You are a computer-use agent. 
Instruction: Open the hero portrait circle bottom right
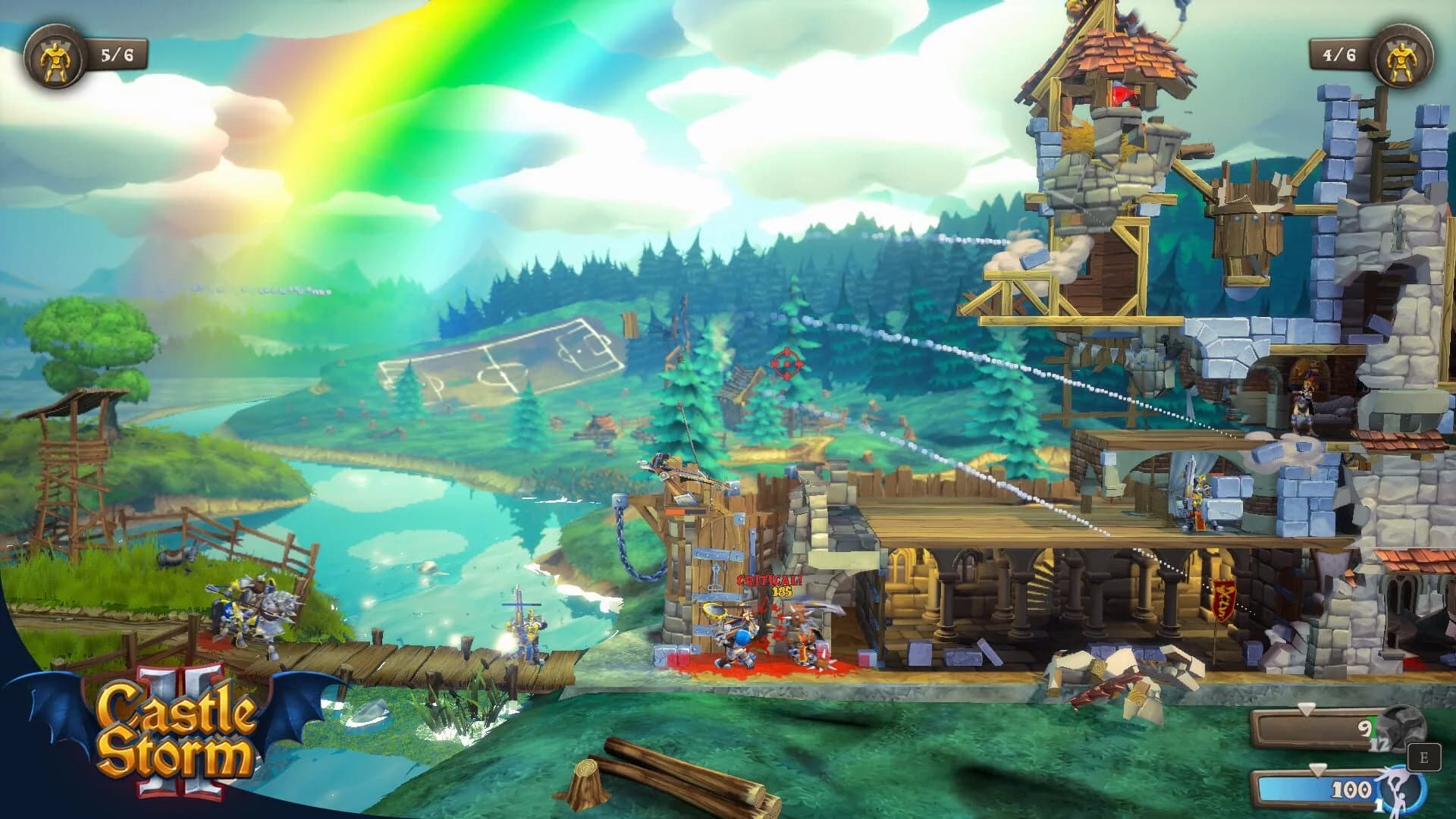point(1401,792)
